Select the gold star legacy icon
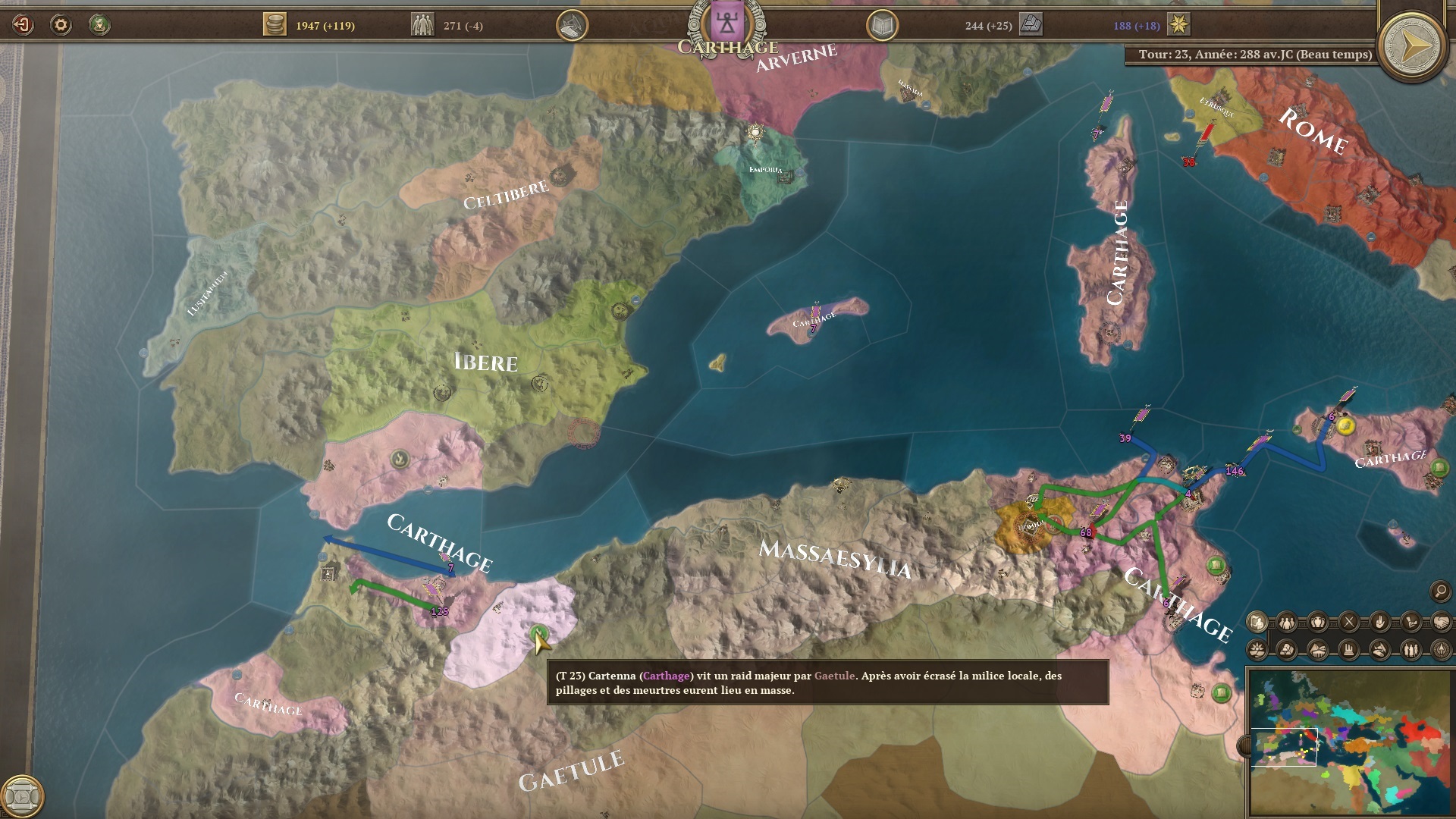The width and height of the screenshot is (1456, 819). [1178, 25]
